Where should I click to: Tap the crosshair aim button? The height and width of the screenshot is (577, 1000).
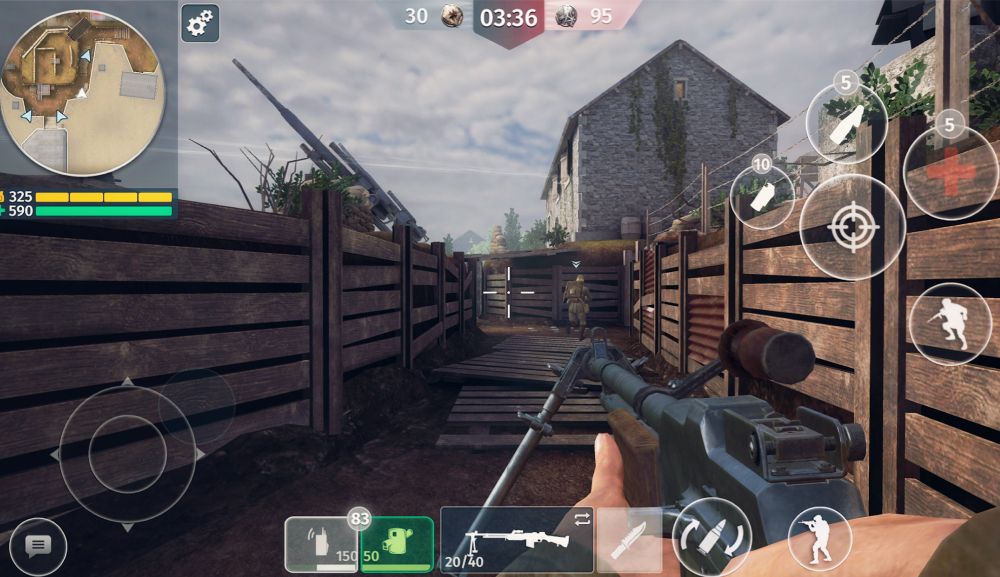tap(852, 227)
